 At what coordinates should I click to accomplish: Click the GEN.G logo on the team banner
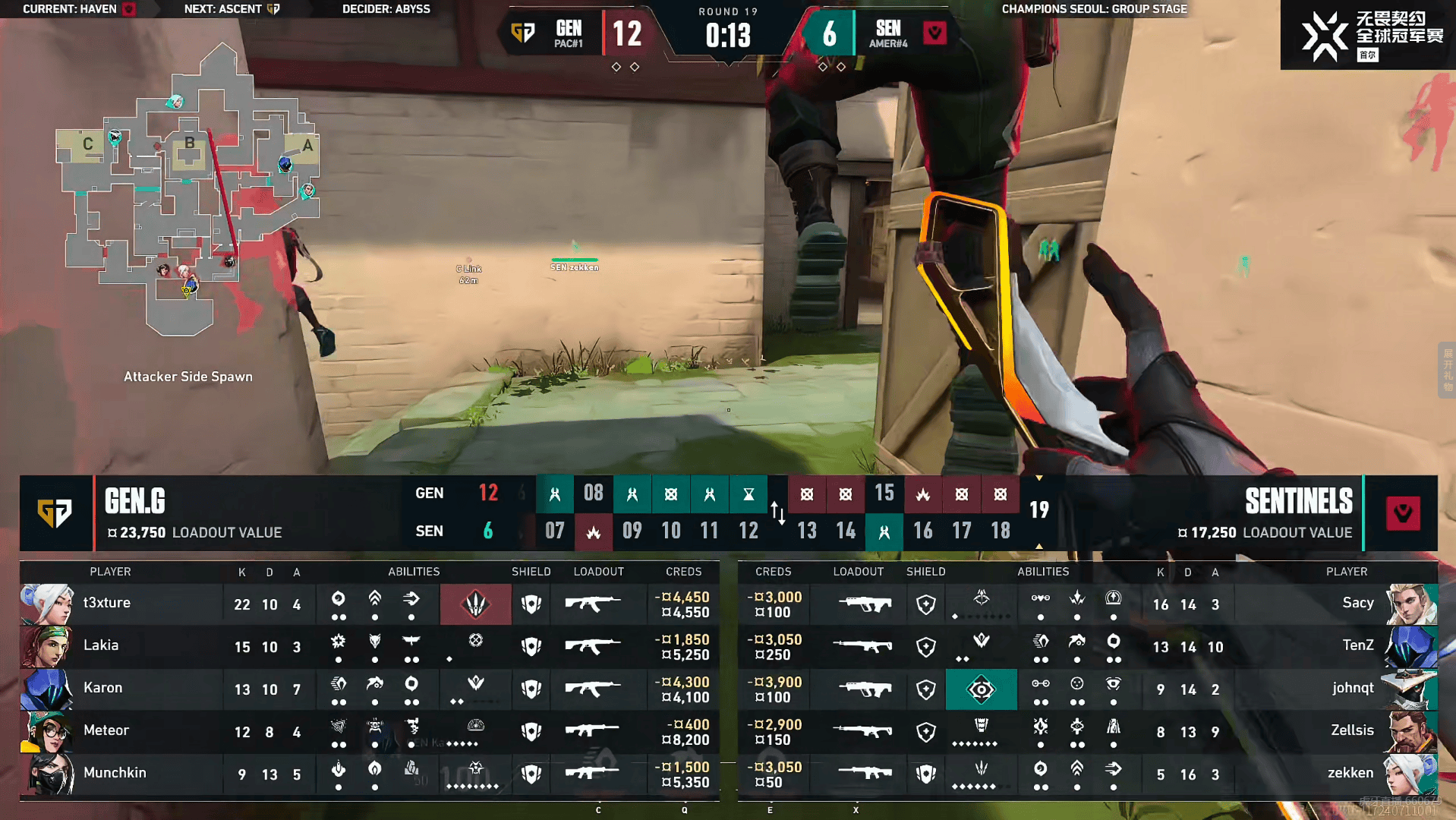(56, 513)
